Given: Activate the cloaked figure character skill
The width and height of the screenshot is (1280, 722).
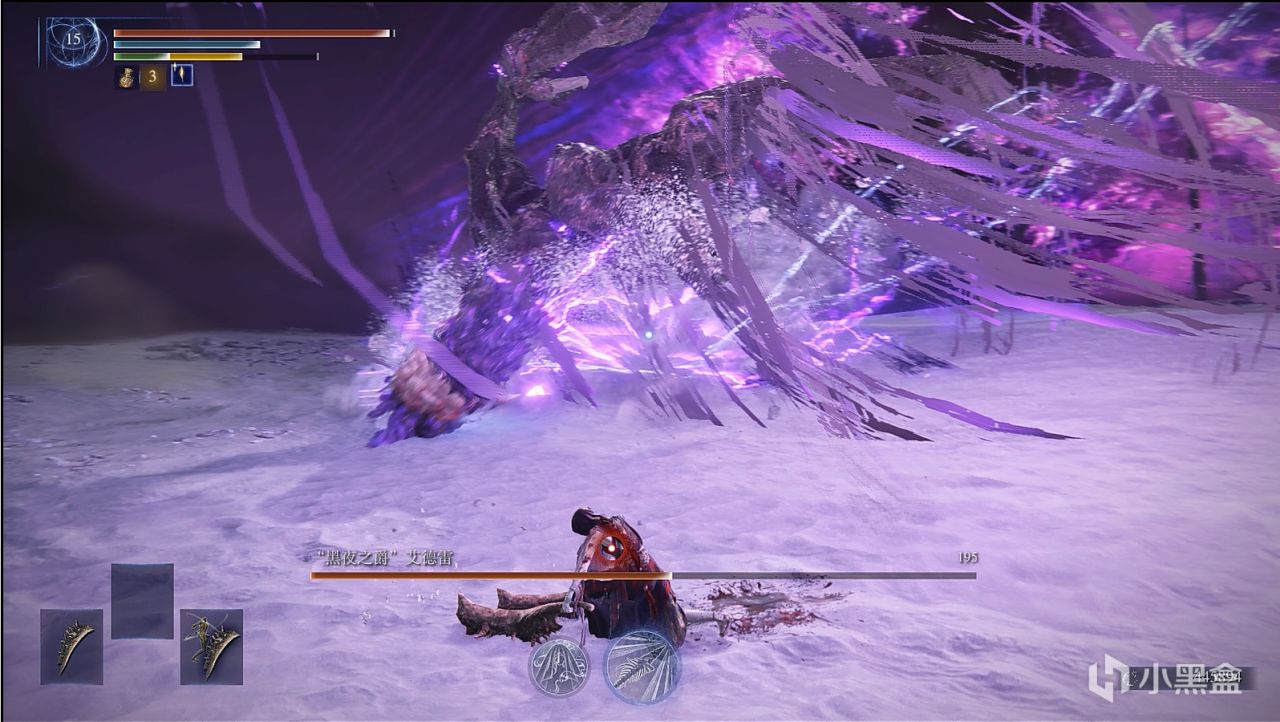Looking at the screenshot, I should click(x=558, y=666).
